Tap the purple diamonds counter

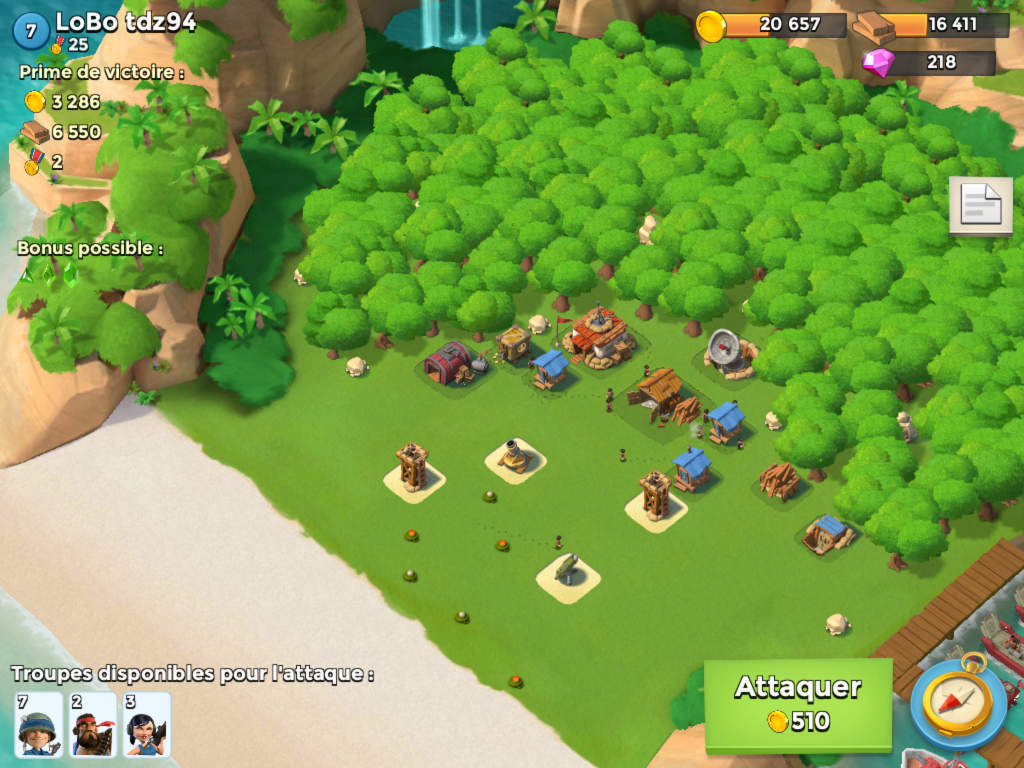click(x=929, y=62)
